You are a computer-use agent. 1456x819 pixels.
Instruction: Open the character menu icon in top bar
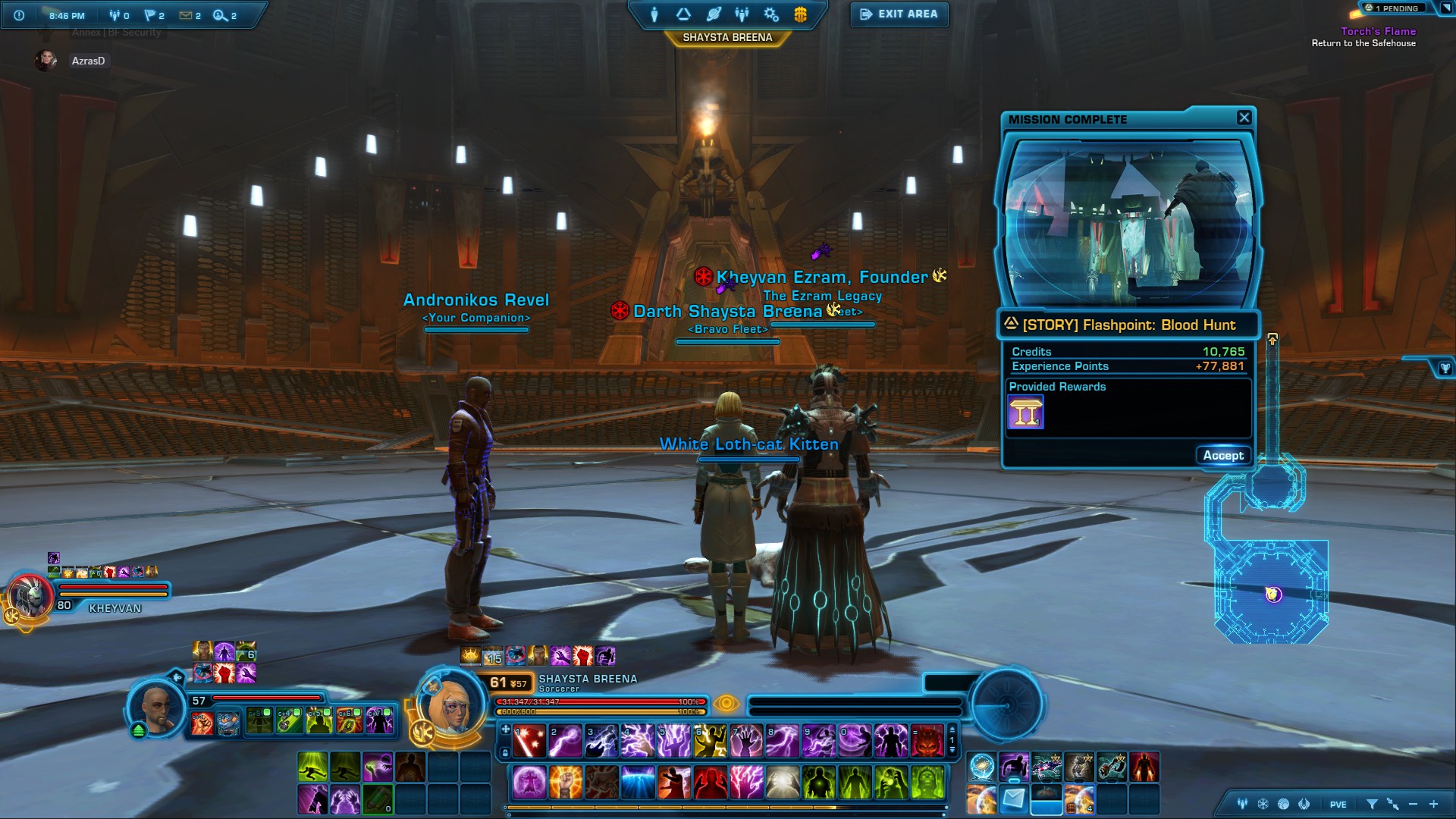tap(654, 14)
